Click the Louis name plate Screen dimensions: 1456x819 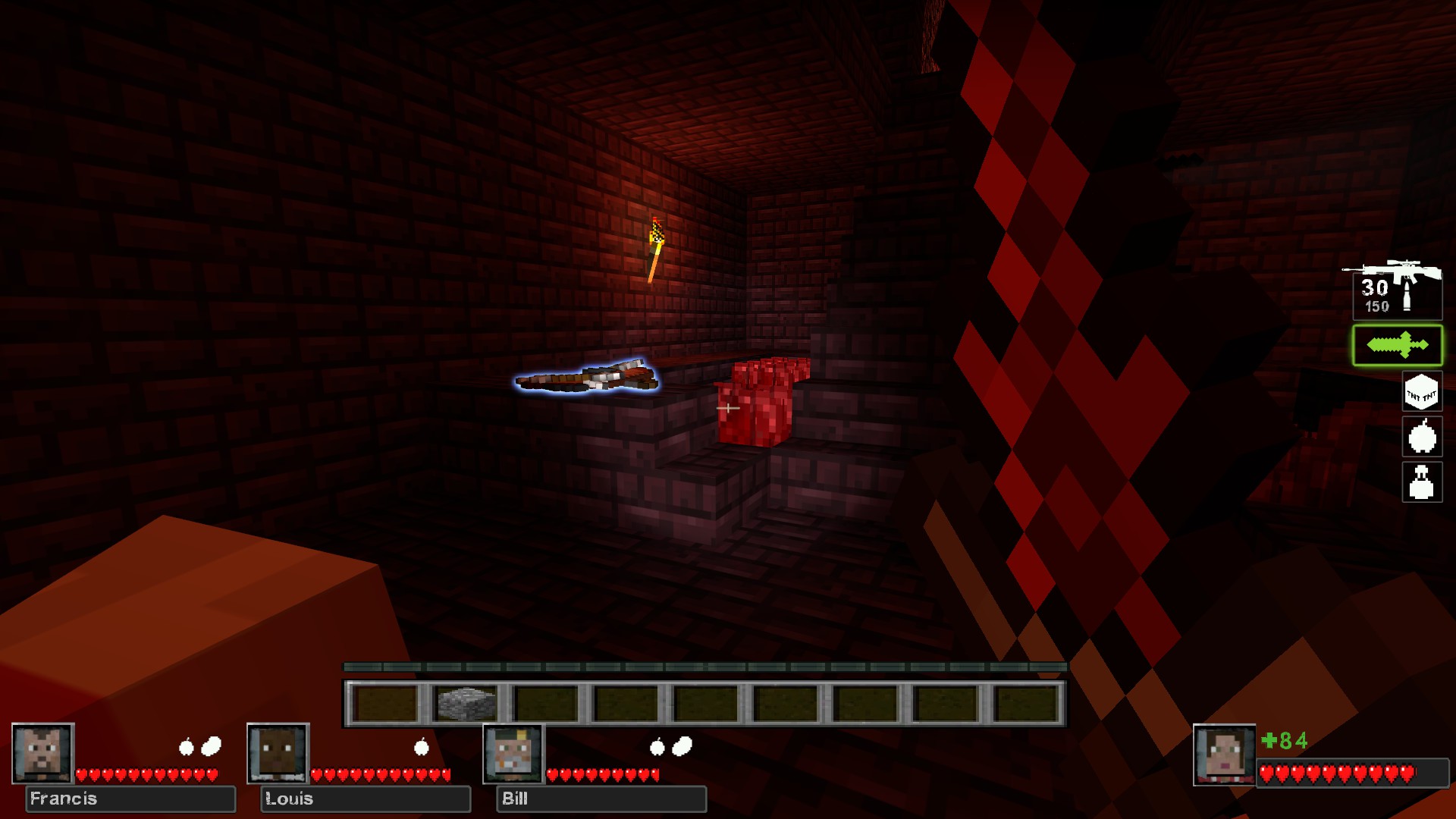point(366,799)
